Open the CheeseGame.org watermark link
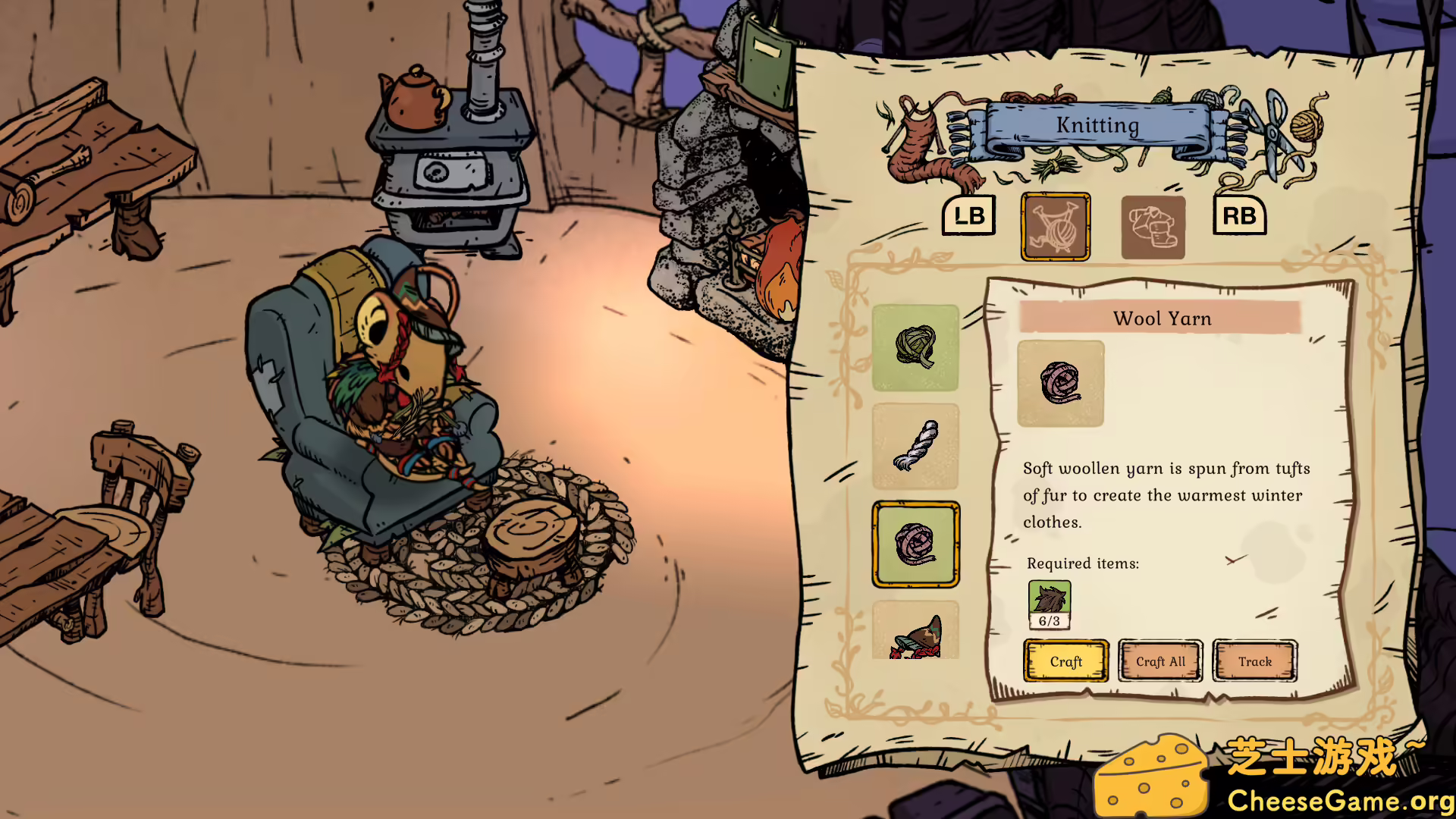The width and height of the screenshot is (1456, 819). [x=1338, y=799]
